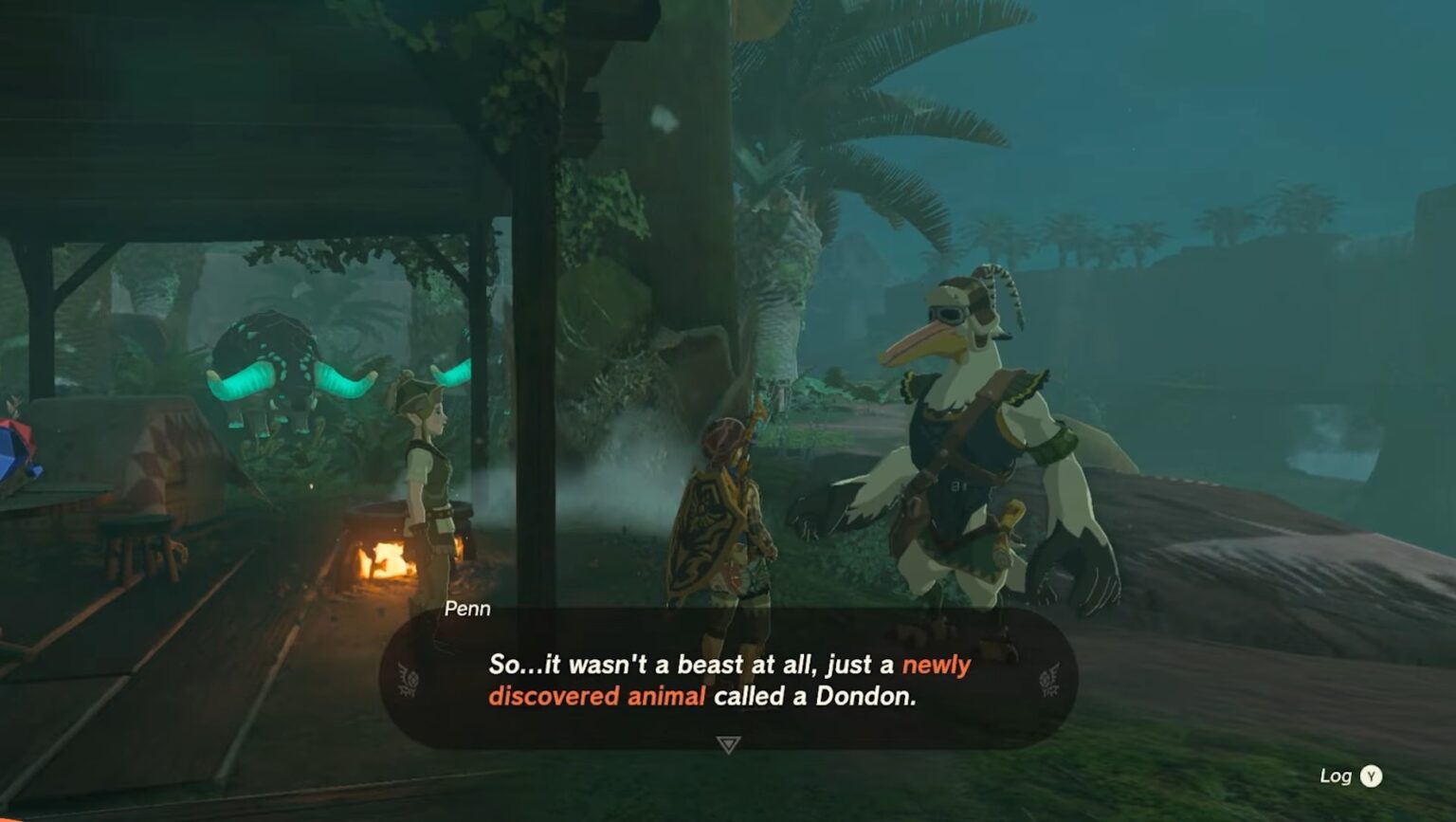The height and width of the screenshot is (822, 1456).
Task: Click the campfire under the shelter
Action: point(379,559)
